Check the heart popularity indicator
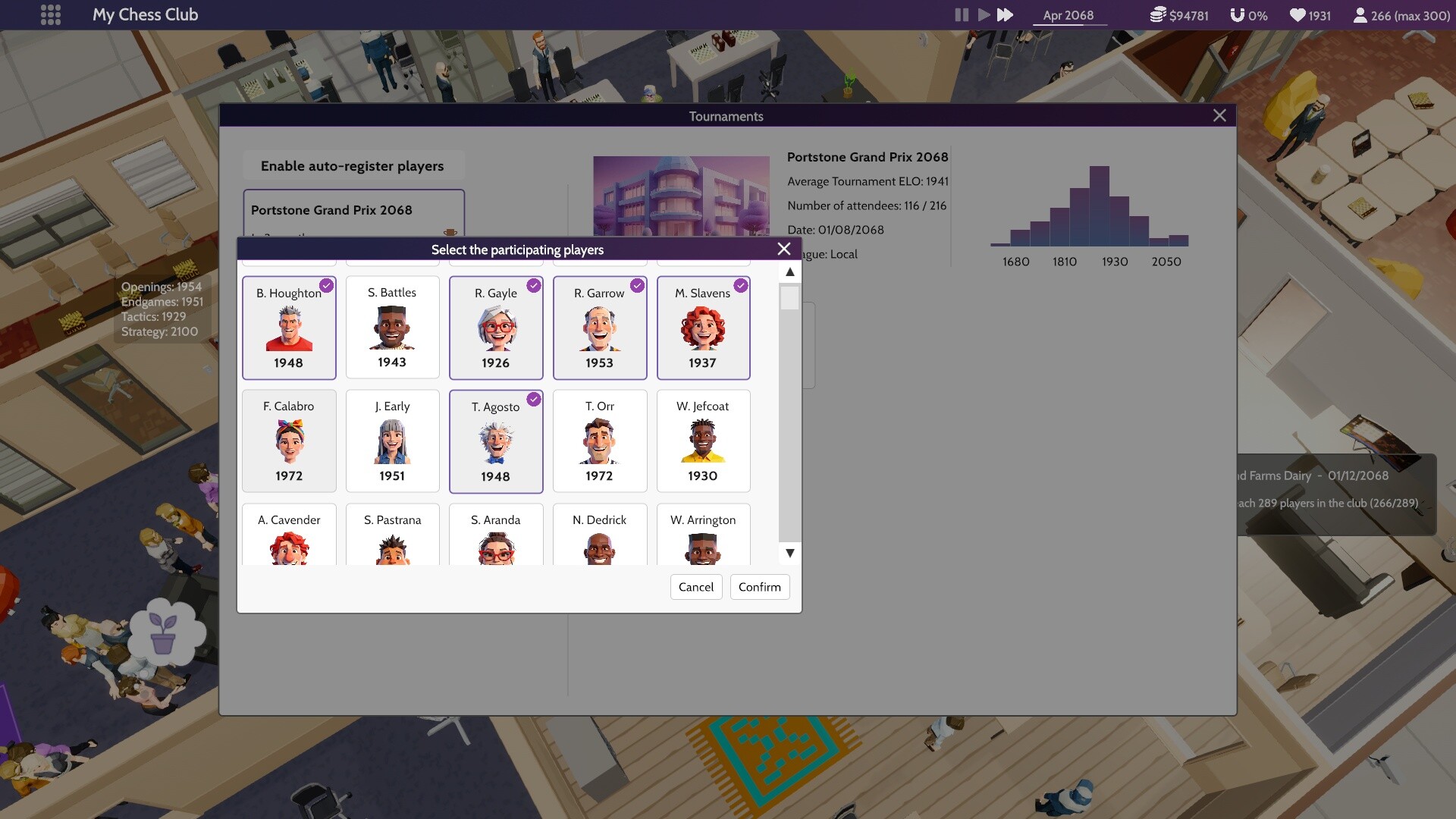The image size is (1456, 819). (1299, 14)
